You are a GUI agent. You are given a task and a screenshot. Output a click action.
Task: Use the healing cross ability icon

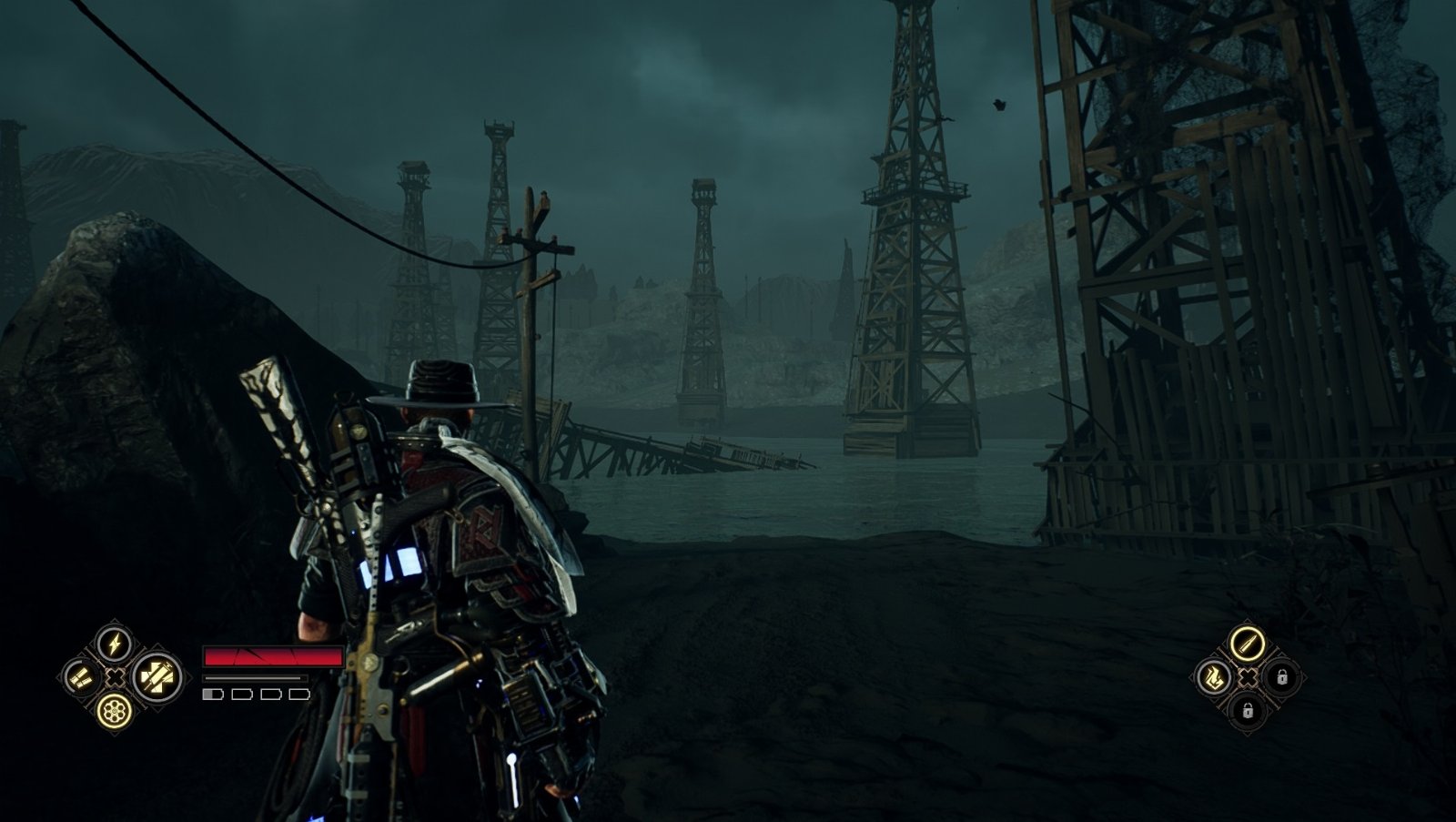point(157,676)
